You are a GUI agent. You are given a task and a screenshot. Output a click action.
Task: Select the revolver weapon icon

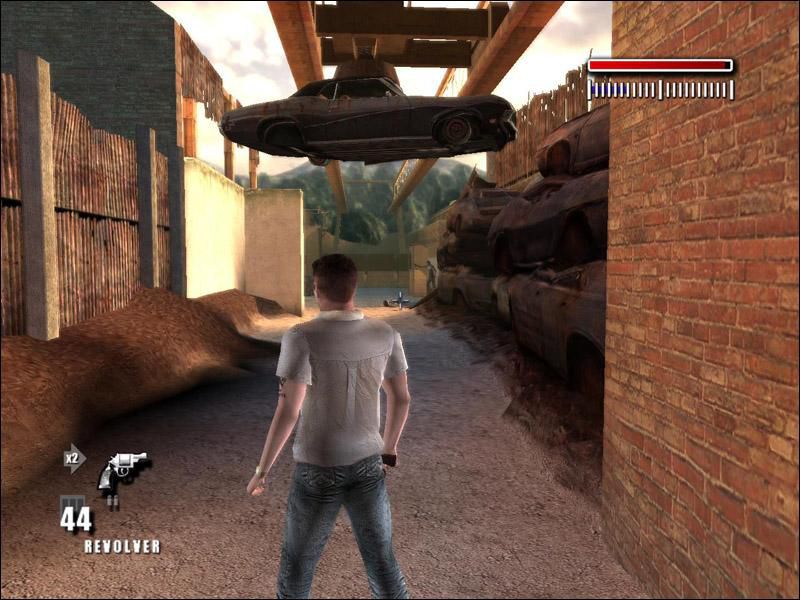[122, 469]
